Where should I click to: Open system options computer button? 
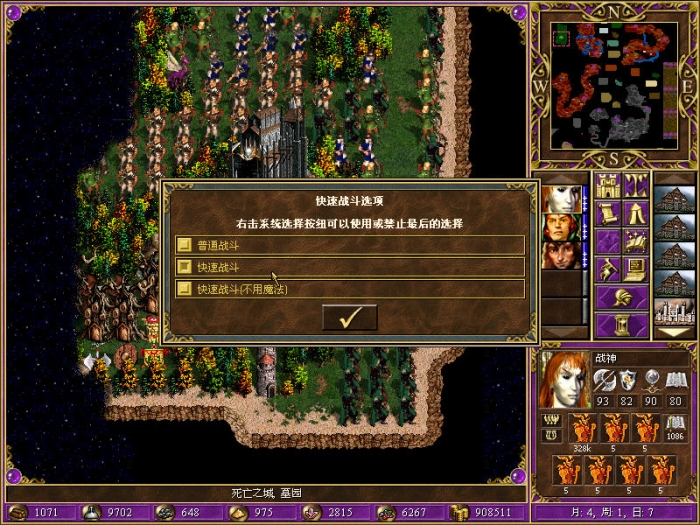click(x=636, y=269)
